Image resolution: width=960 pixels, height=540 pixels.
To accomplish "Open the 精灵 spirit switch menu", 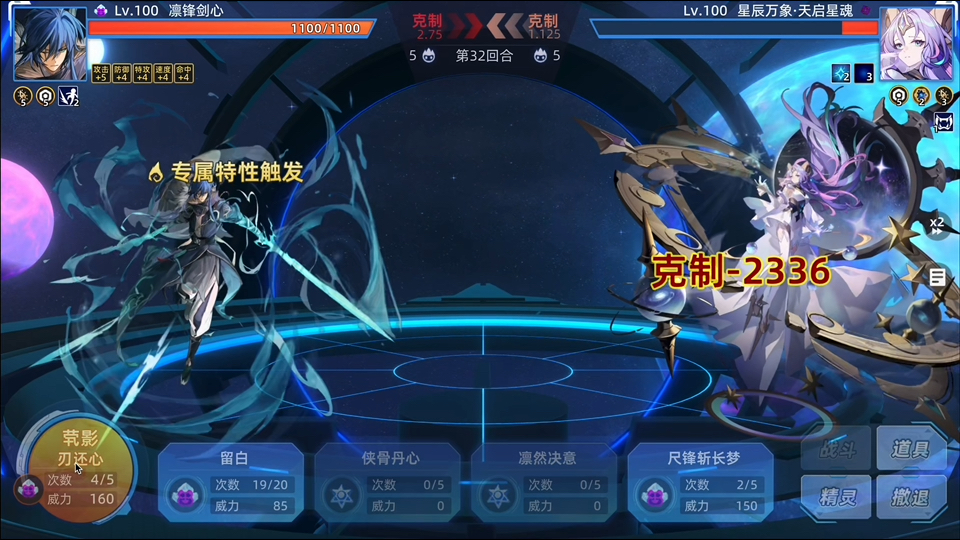I will point(836,497).
